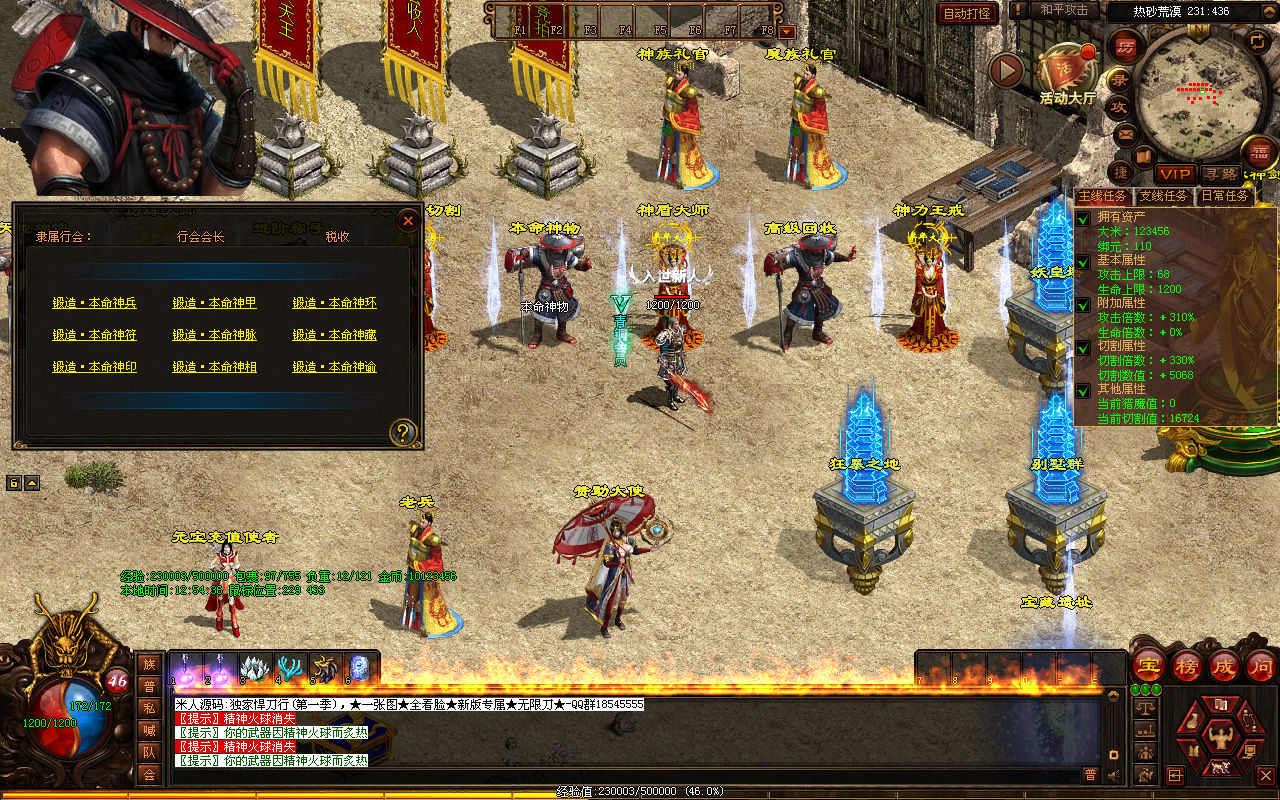Open the 锻造·本命神魔 forging option
This screenshot has height=800, width=1280.
click(334, 335)
